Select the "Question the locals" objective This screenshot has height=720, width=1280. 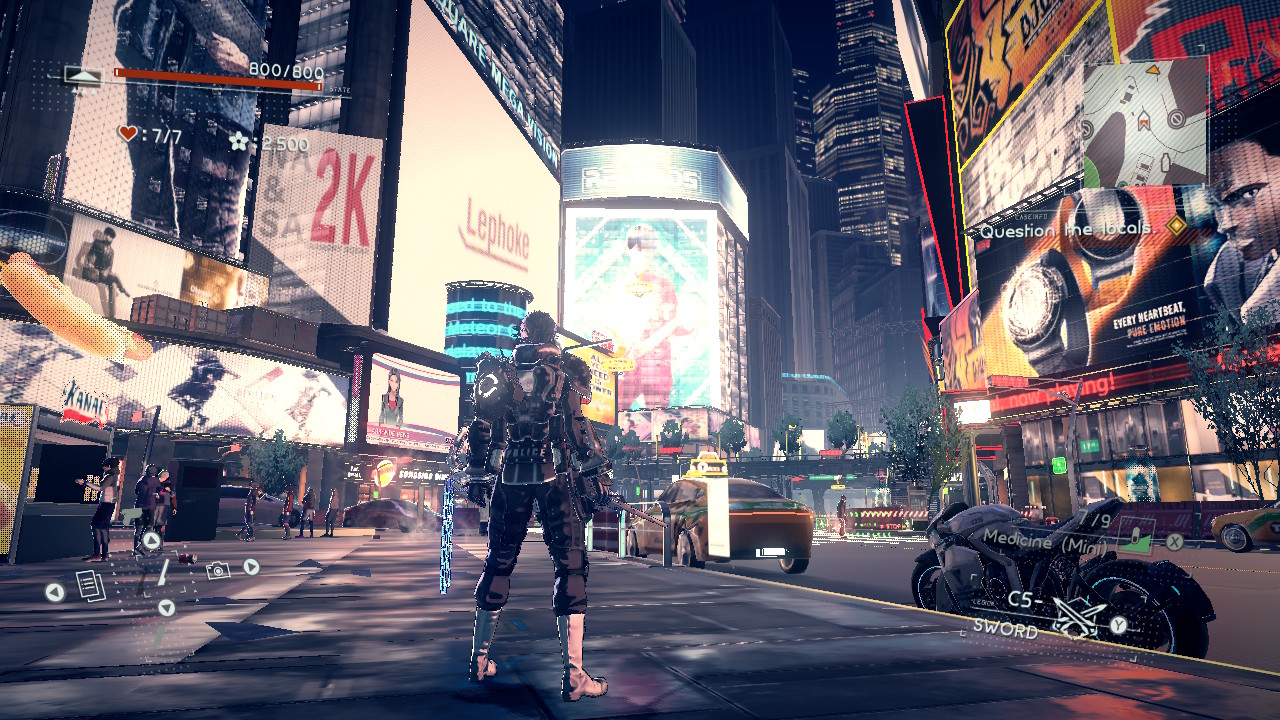coord(1067,230)
